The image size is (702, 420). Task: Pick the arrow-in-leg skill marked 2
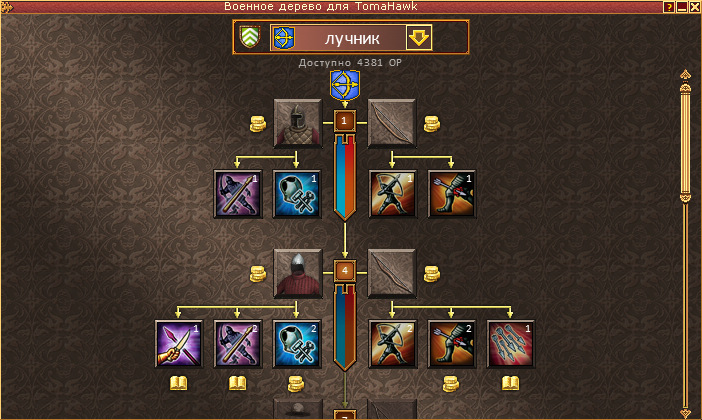tap(452, 343)
